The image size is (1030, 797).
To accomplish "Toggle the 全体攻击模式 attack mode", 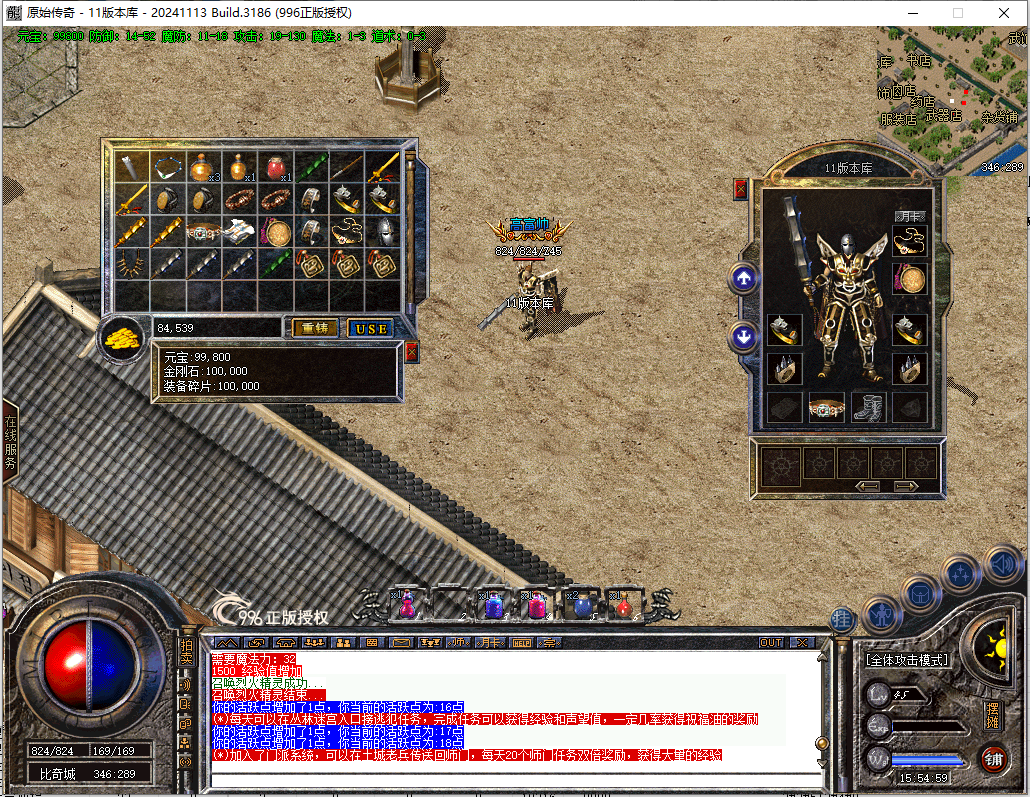I will click(907, 660).
